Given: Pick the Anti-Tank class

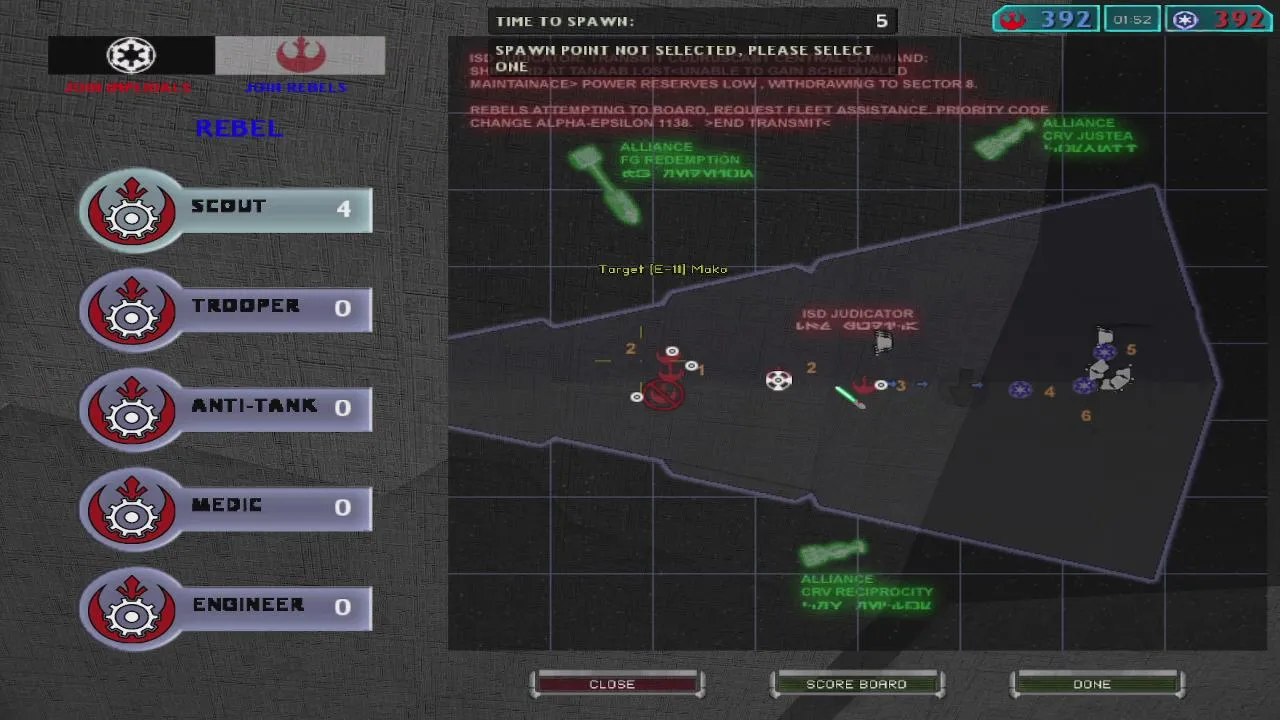Looking at the screenshot, I should (x=226, y=407).
